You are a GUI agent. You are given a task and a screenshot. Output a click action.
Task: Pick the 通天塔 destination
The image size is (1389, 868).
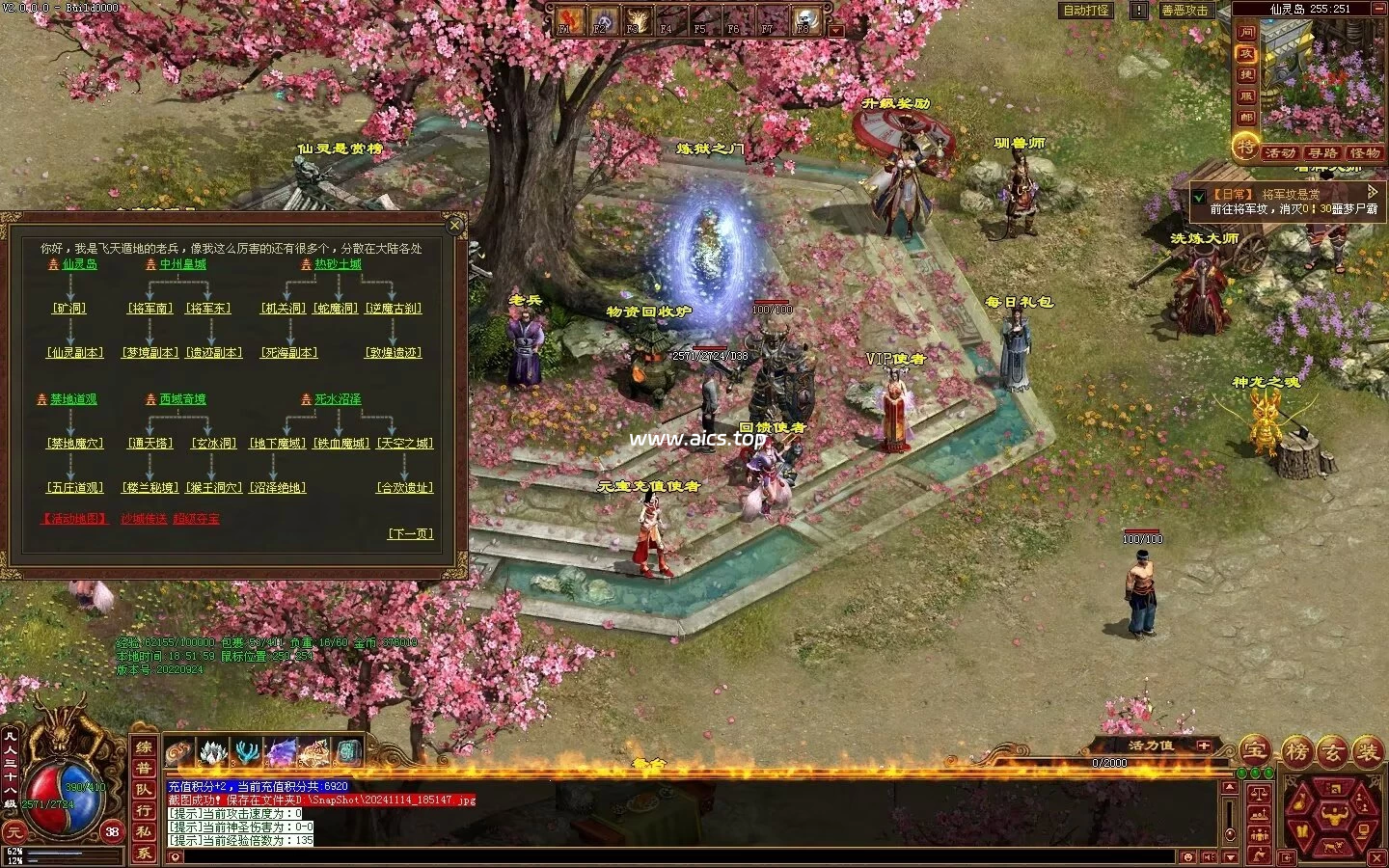point(150,444)
